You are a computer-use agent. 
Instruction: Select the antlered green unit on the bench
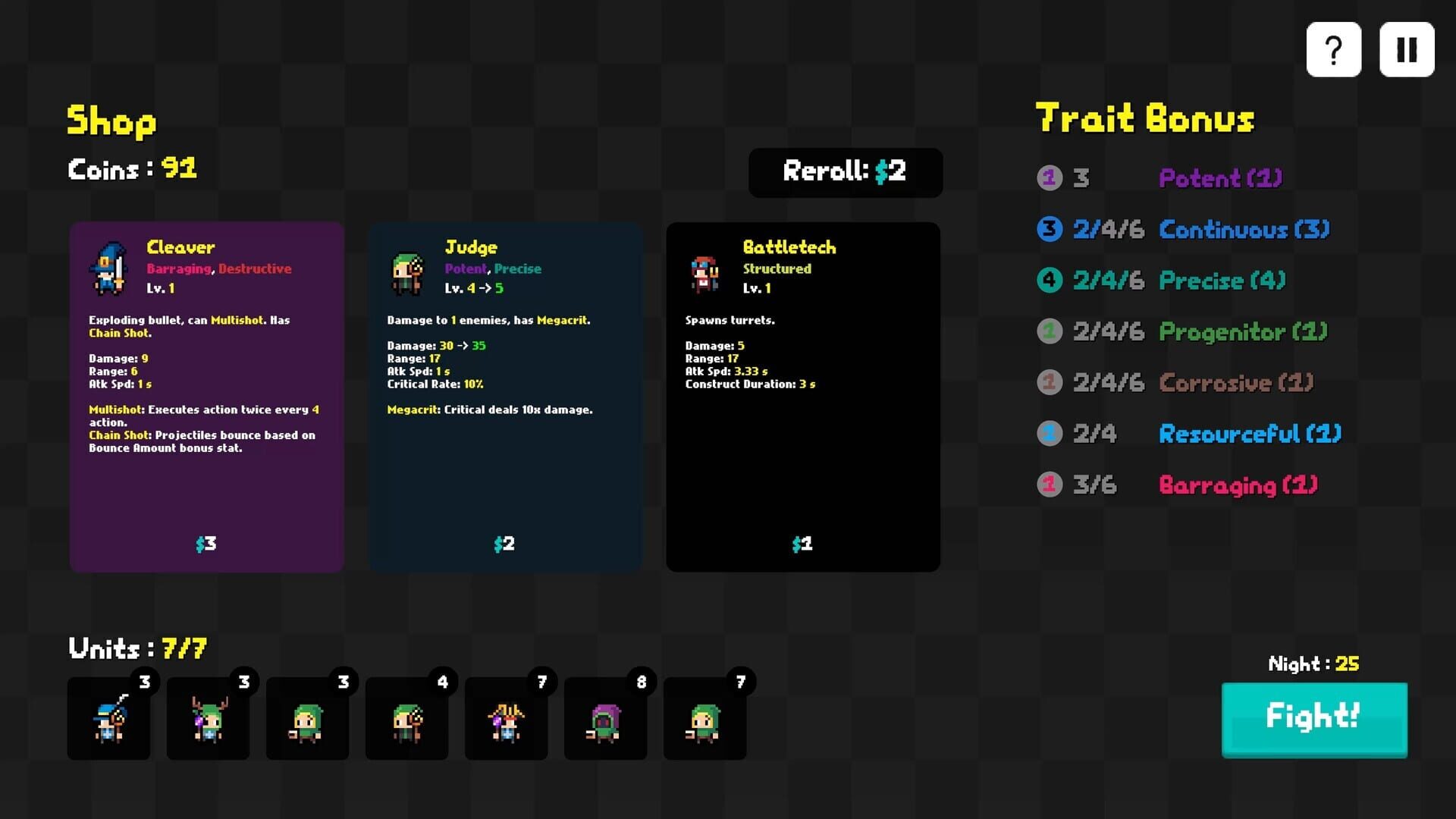point(208,720)
